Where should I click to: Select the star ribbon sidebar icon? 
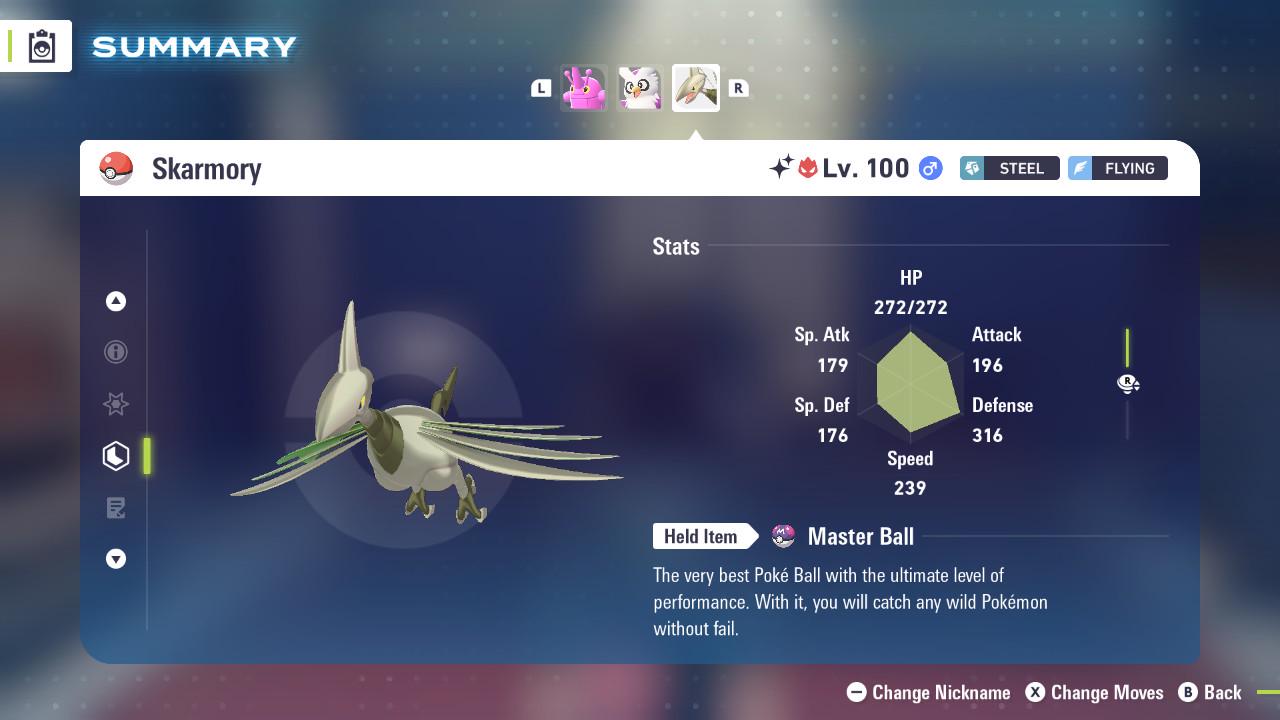116,404
